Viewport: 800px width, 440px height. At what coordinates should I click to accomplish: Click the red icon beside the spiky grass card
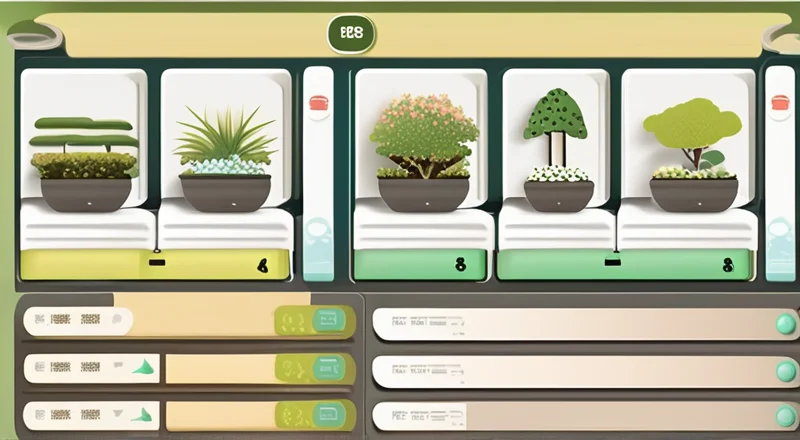(319, 102)
